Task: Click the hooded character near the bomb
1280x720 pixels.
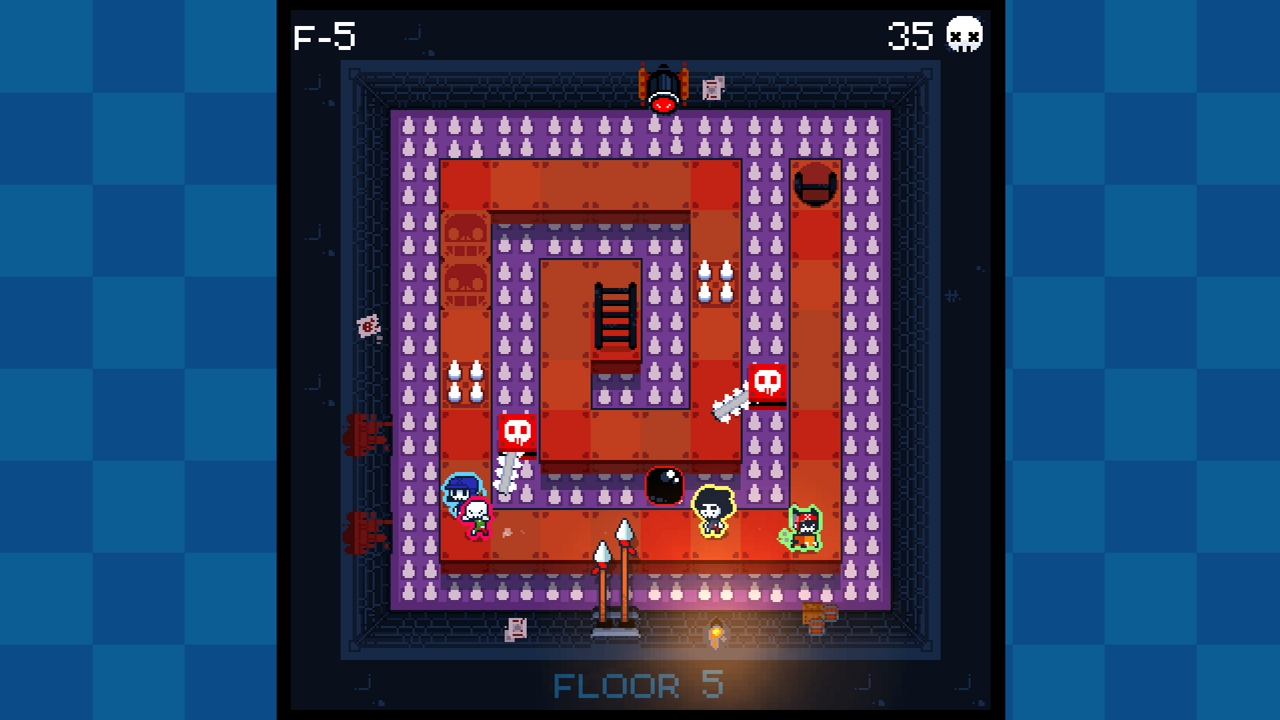Action: (714, 510)
